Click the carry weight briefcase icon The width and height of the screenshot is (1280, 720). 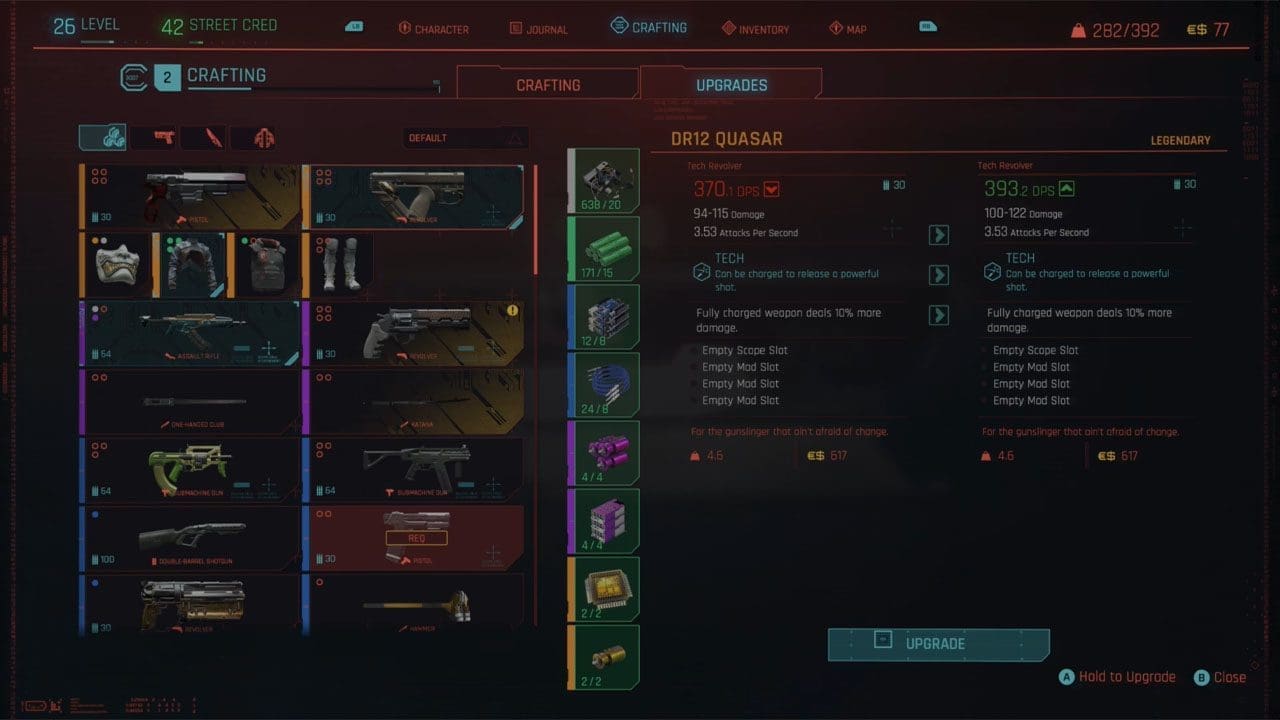coord(1078,29)
